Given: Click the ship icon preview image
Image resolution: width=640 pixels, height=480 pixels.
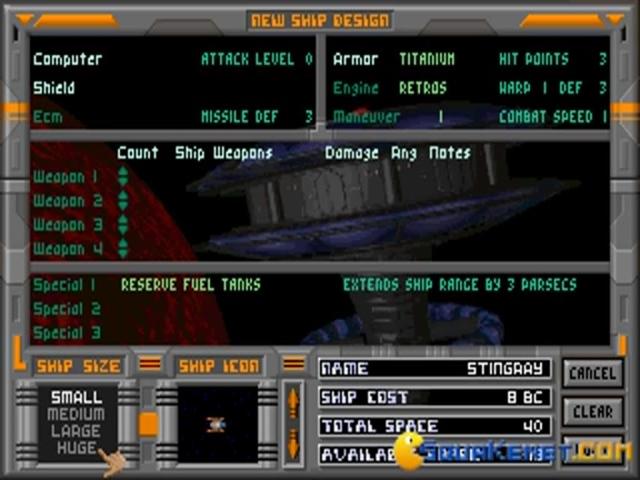Looking at the screenshot, I should coord(217,425).
